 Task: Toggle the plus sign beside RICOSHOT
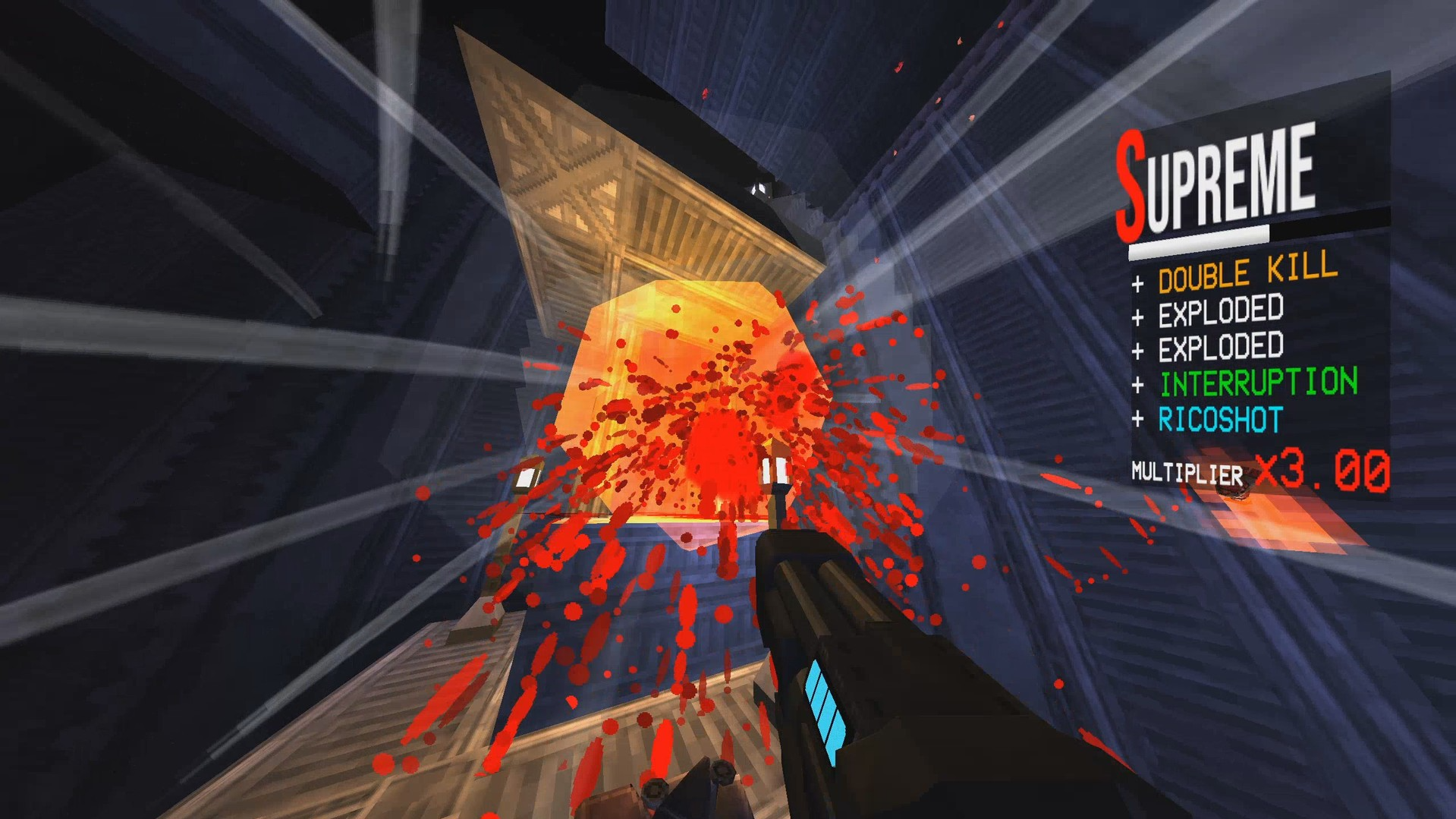pos(1137,418)
